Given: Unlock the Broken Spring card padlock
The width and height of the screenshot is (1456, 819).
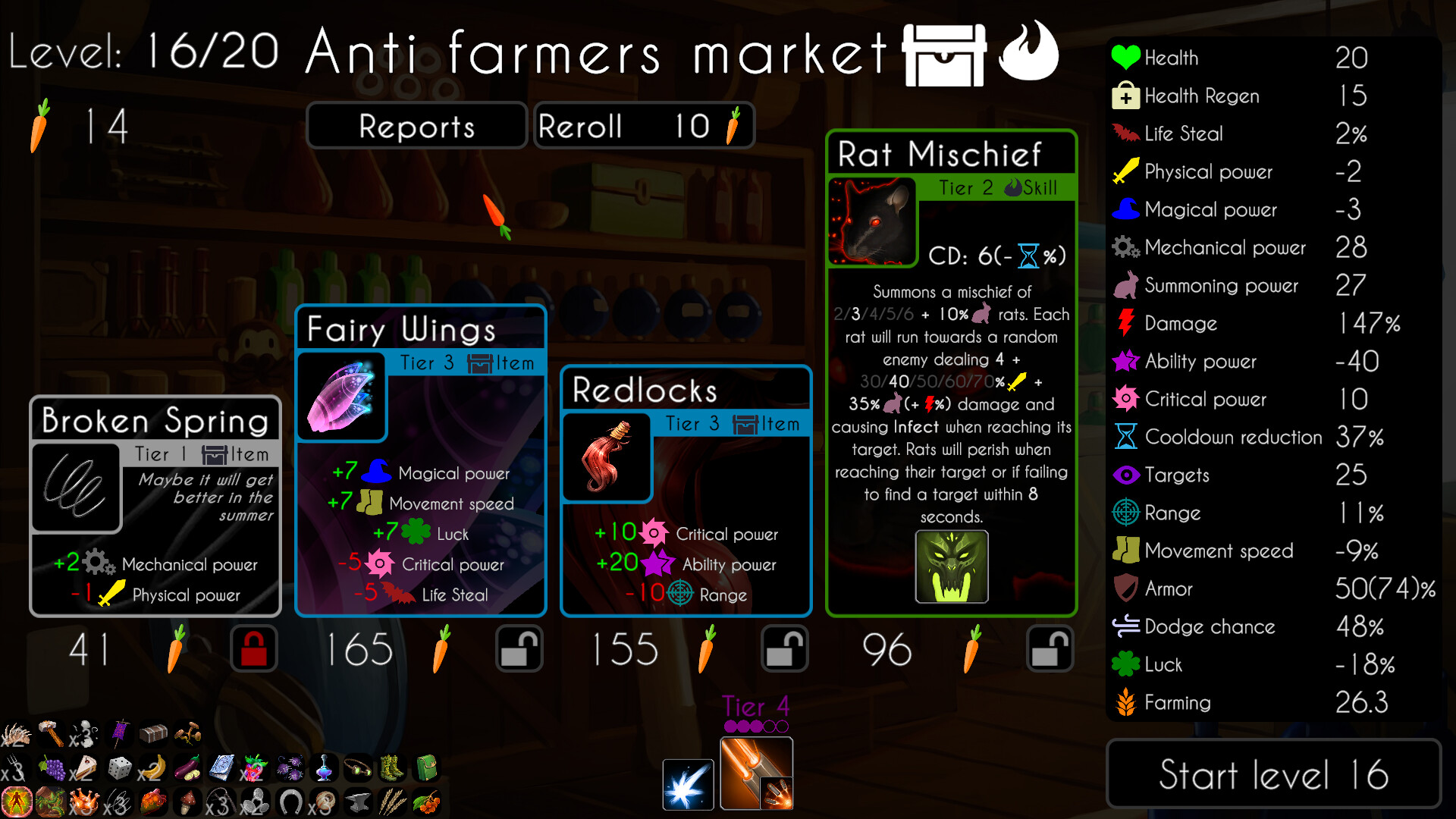Looking at the screenshot, I should click(254, 648).
